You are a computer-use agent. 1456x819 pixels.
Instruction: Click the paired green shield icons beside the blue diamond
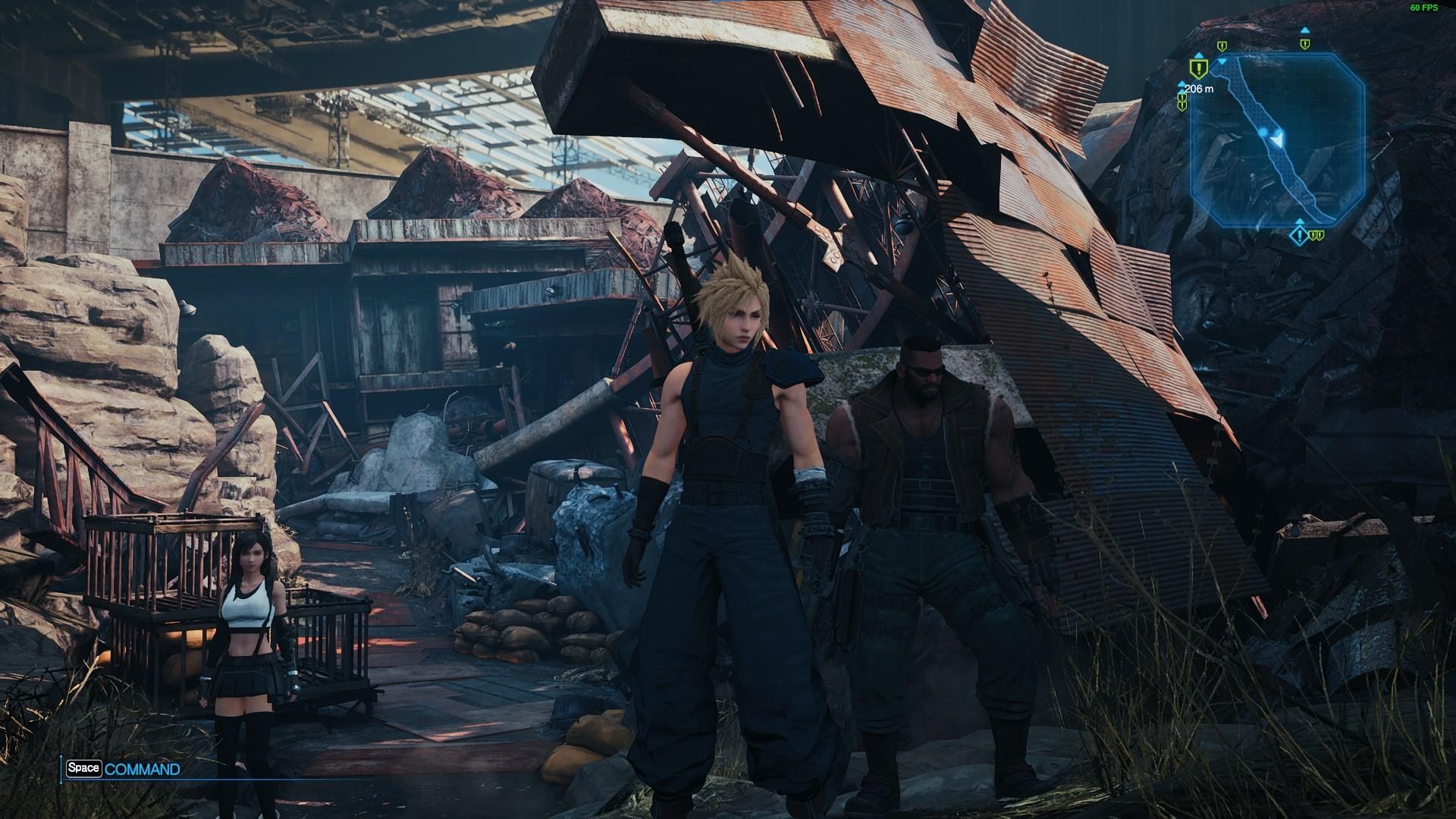[1316, 236]
